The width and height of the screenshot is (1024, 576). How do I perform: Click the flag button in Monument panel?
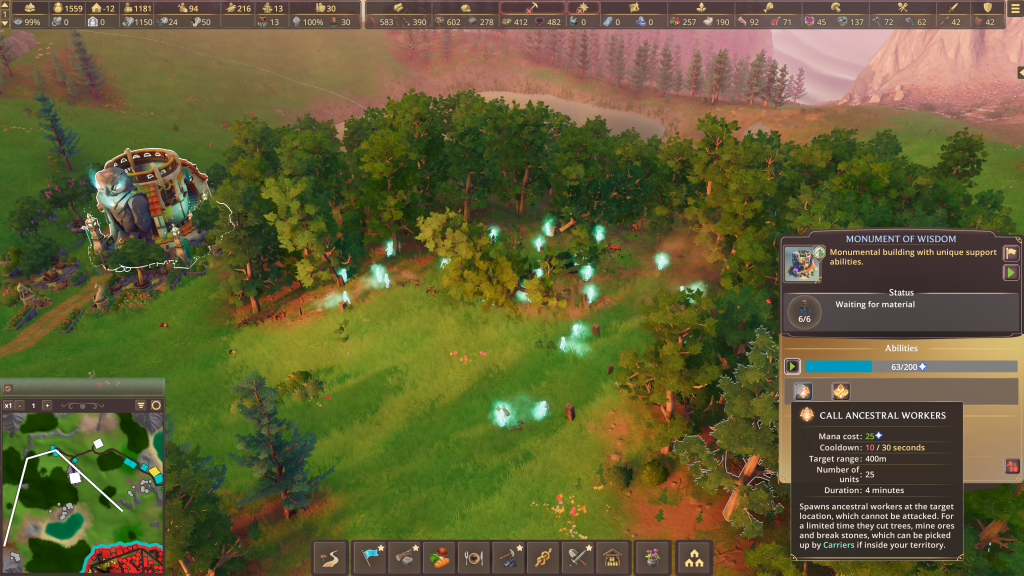coord(1010,254)
